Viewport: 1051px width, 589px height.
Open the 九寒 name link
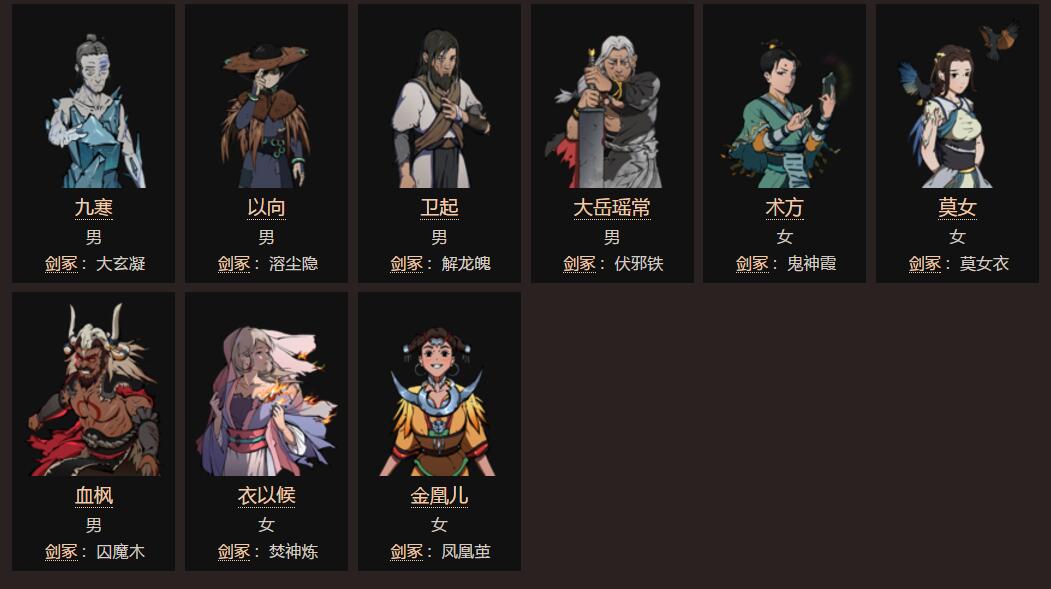[93, 208]
